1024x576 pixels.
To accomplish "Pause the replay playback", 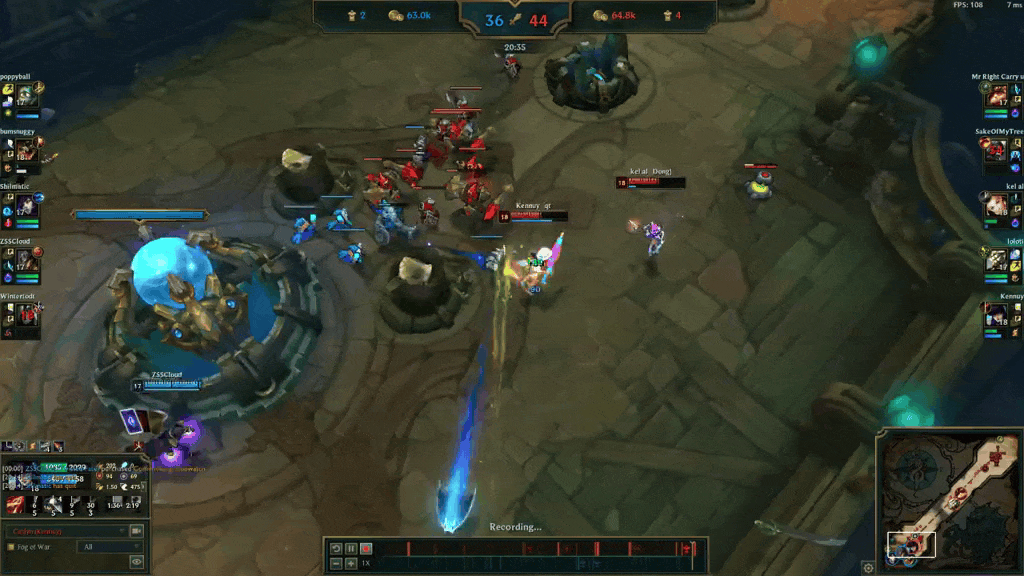I will pos(351,548).
